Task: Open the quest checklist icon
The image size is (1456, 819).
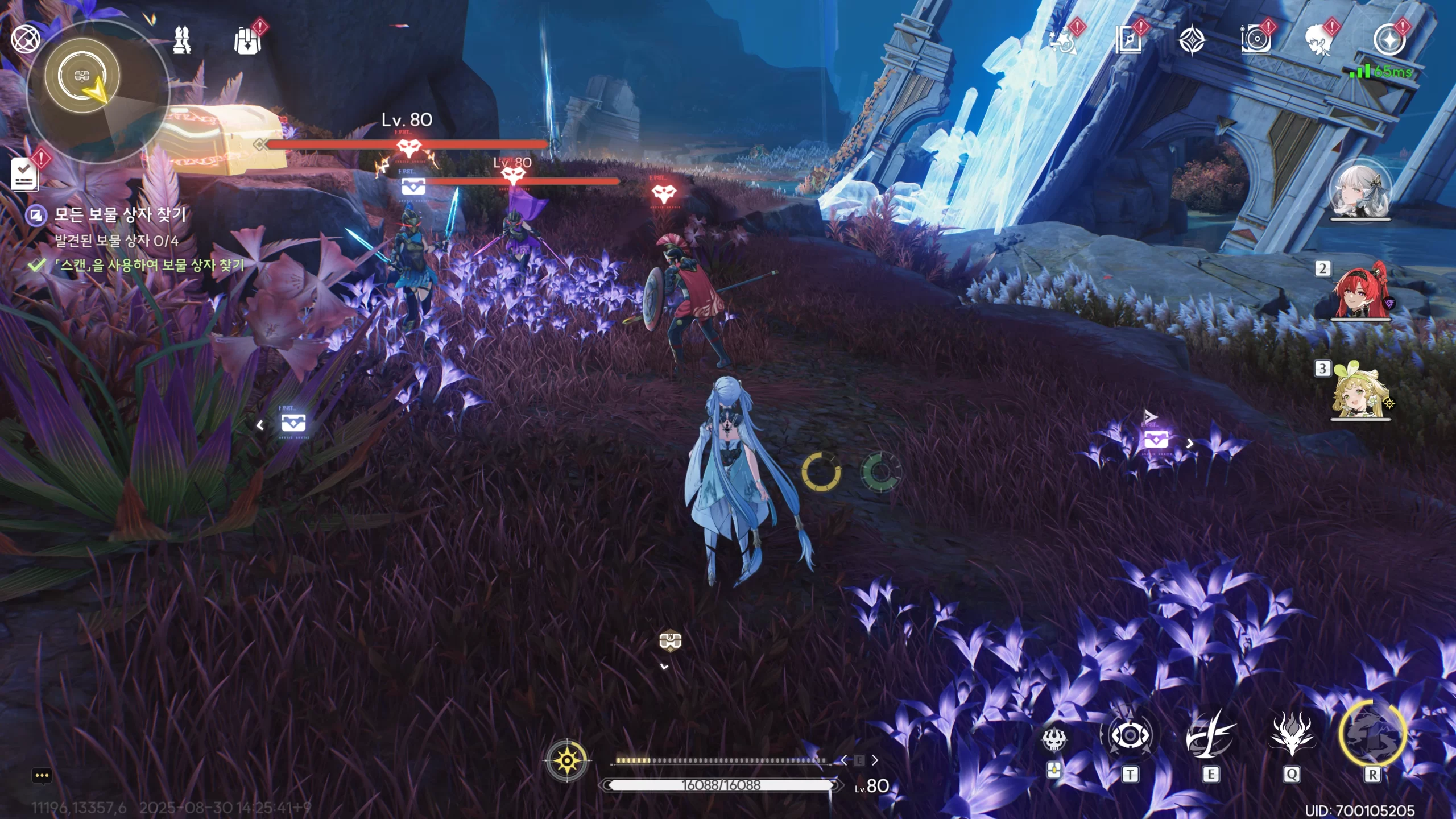Action: (x=25, y=174)
